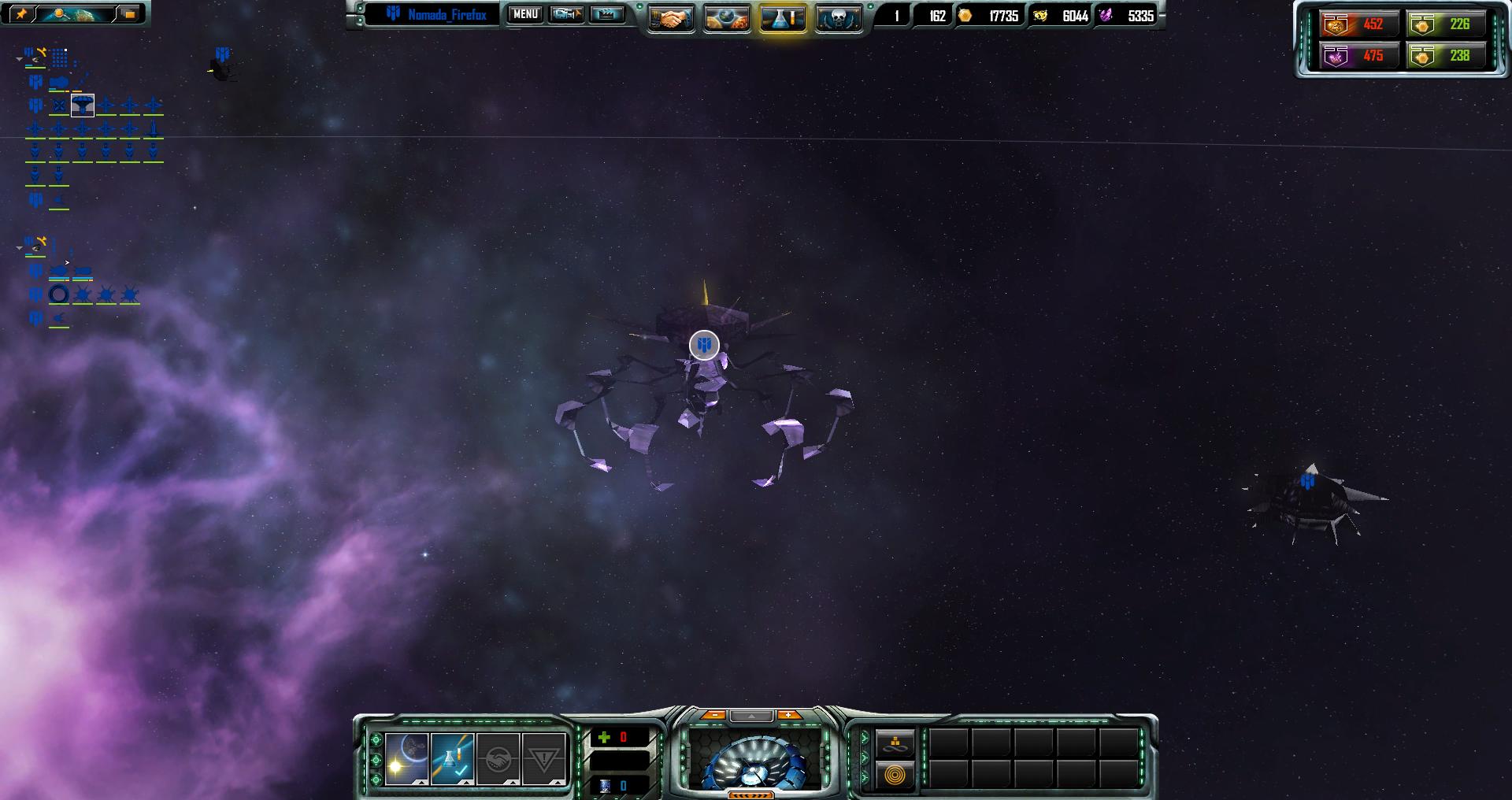Open the planet and star build menu

(407, 759)
